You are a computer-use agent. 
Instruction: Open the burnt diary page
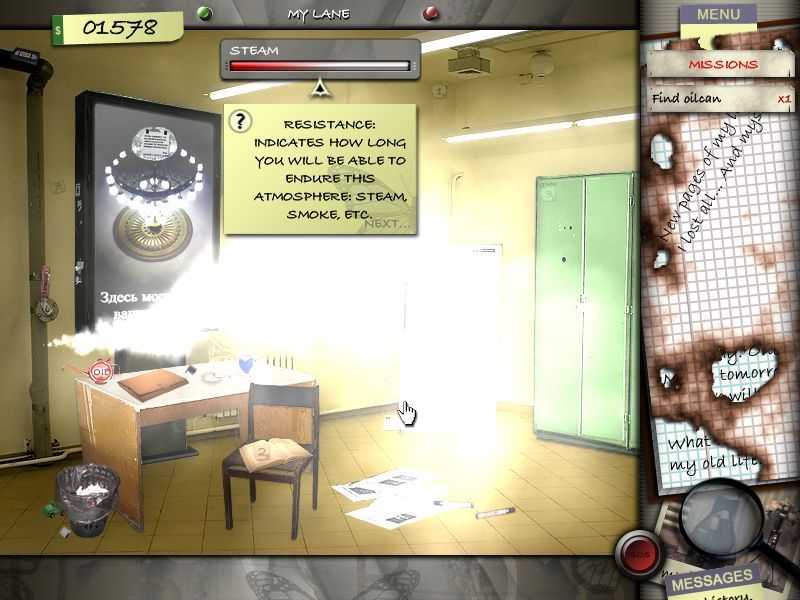[x=715, y=300]
